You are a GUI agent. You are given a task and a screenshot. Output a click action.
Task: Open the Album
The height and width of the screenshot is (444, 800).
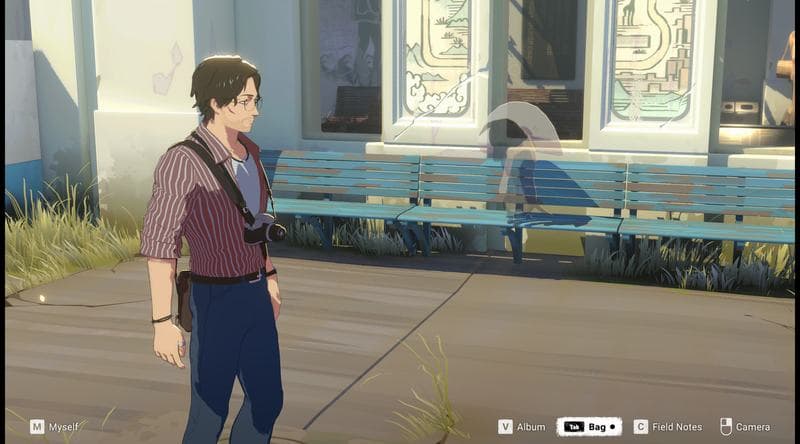point(521,427)
